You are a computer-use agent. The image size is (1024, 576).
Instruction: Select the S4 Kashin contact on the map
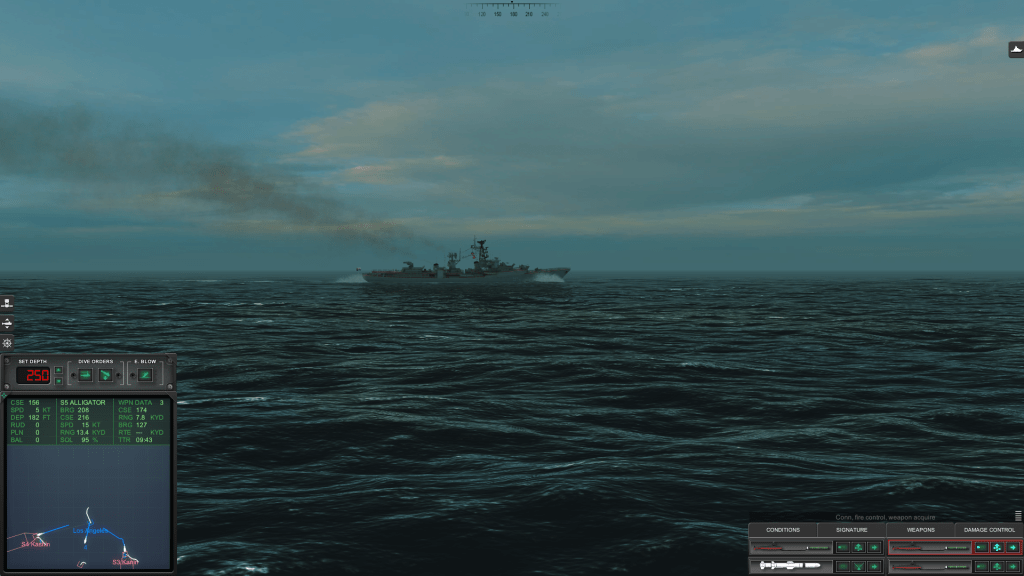point(36,544)
